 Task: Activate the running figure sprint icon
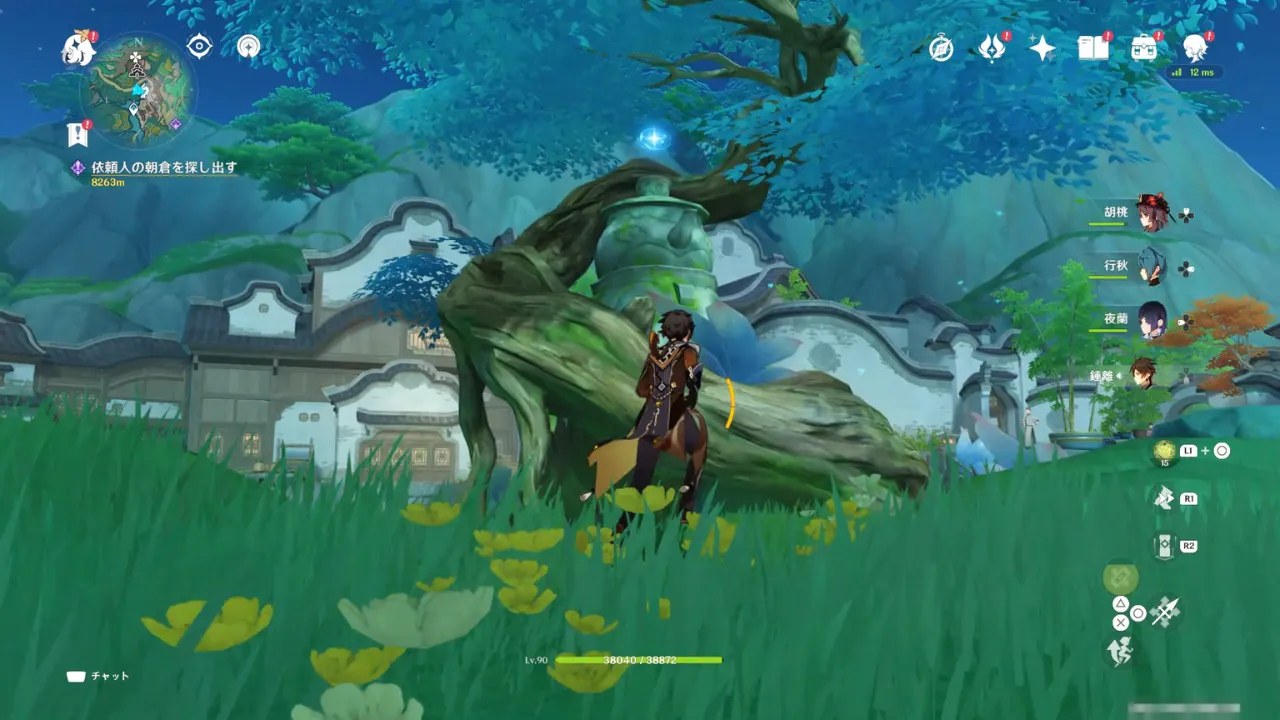coord(1119,652)
